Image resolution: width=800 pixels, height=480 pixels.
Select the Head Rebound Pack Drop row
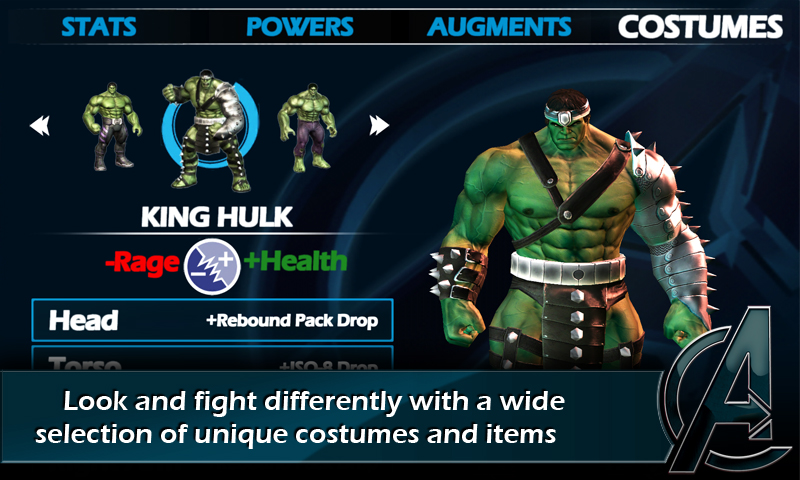point(212,320)
